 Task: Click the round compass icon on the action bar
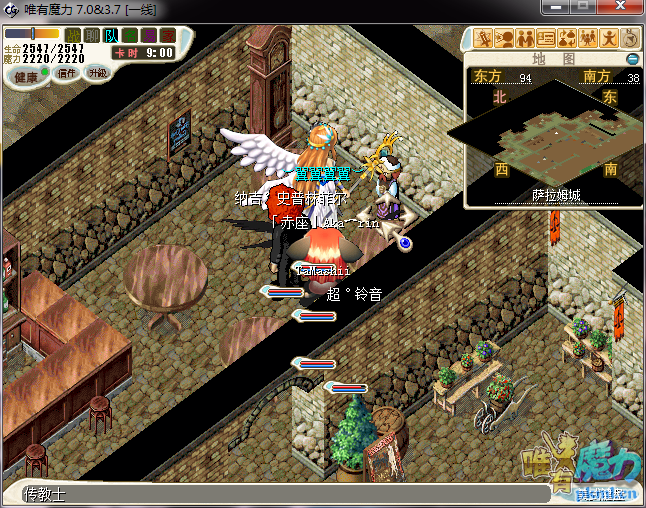(x=631, y=39)
